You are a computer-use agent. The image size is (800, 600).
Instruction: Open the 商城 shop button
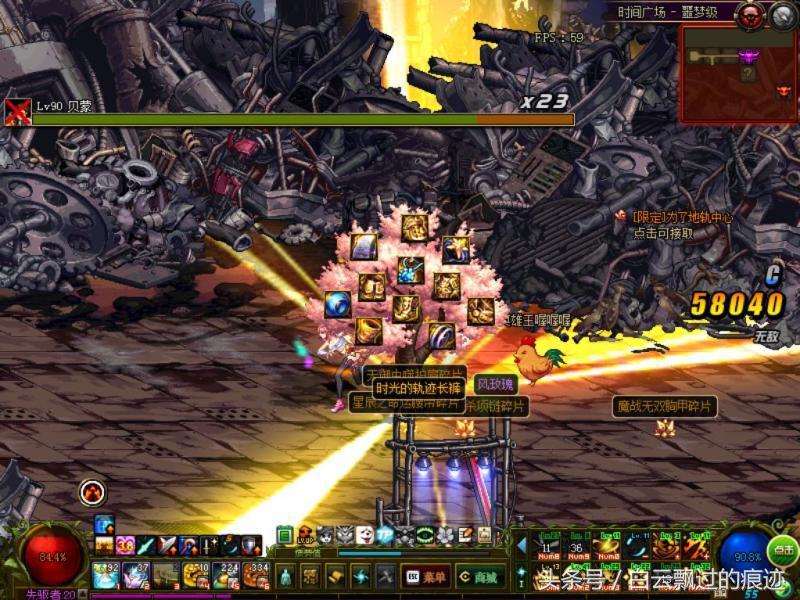[x=480, y=577]
